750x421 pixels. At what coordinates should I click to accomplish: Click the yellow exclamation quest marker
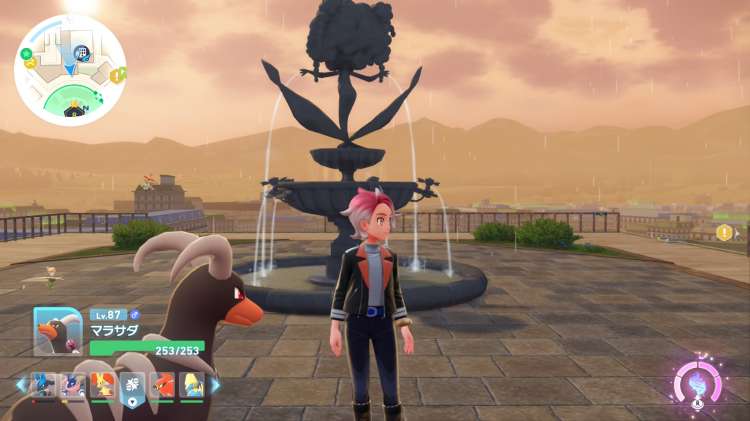point(724,233)
